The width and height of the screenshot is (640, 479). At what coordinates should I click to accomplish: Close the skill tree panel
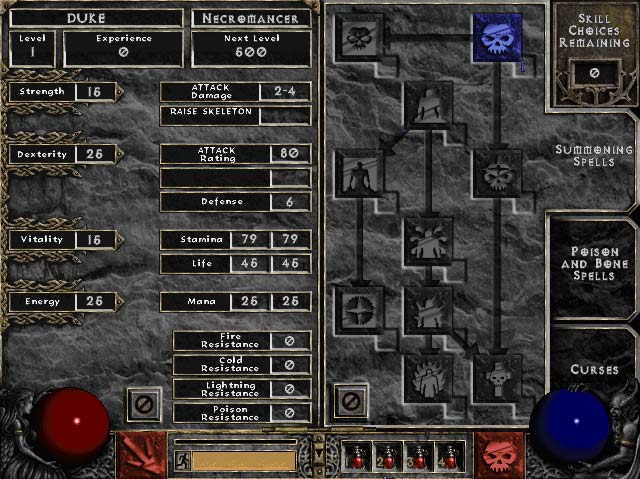click(351, 402)
